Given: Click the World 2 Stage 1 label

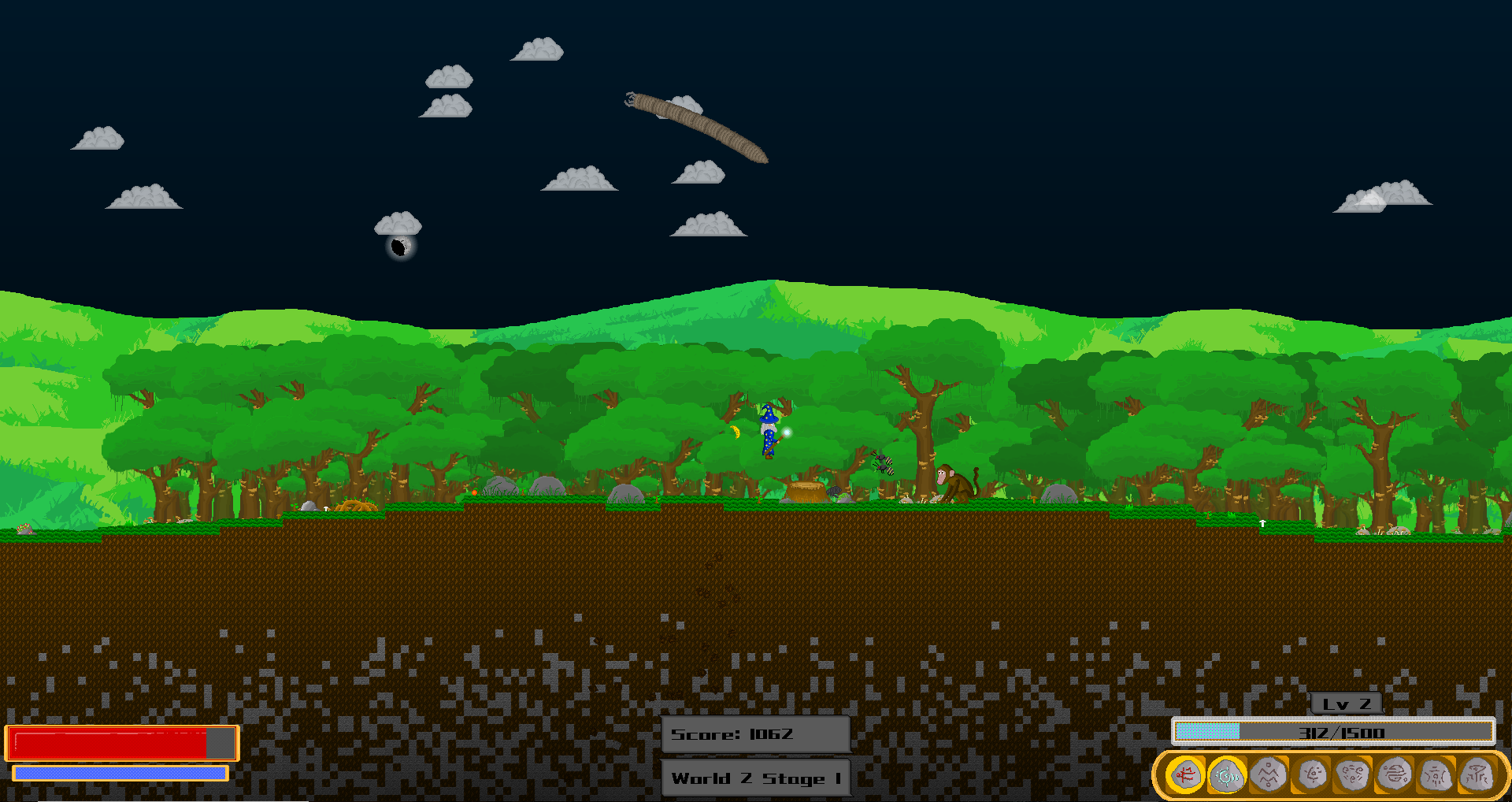Looking at the screenshot, I should coord(755,778).
